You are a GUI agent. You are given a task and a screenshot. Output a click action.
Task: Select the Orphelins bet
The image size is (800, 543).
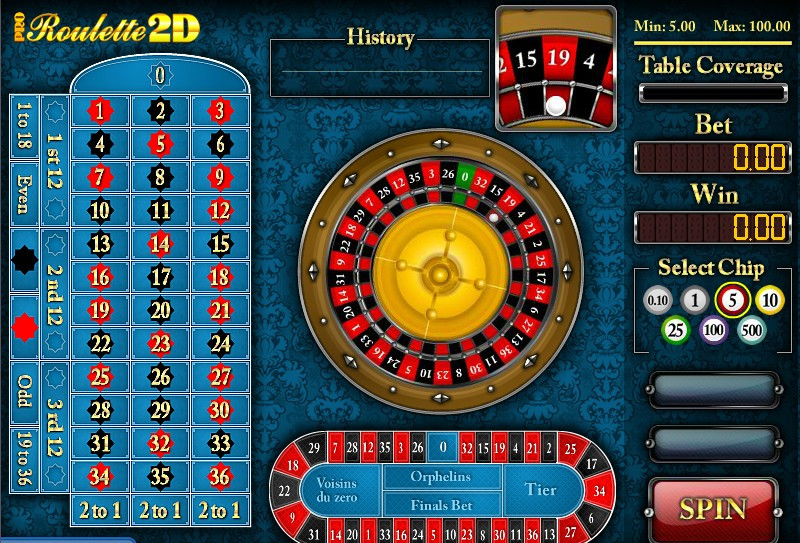pyautogui.click(x=440, y=477)
